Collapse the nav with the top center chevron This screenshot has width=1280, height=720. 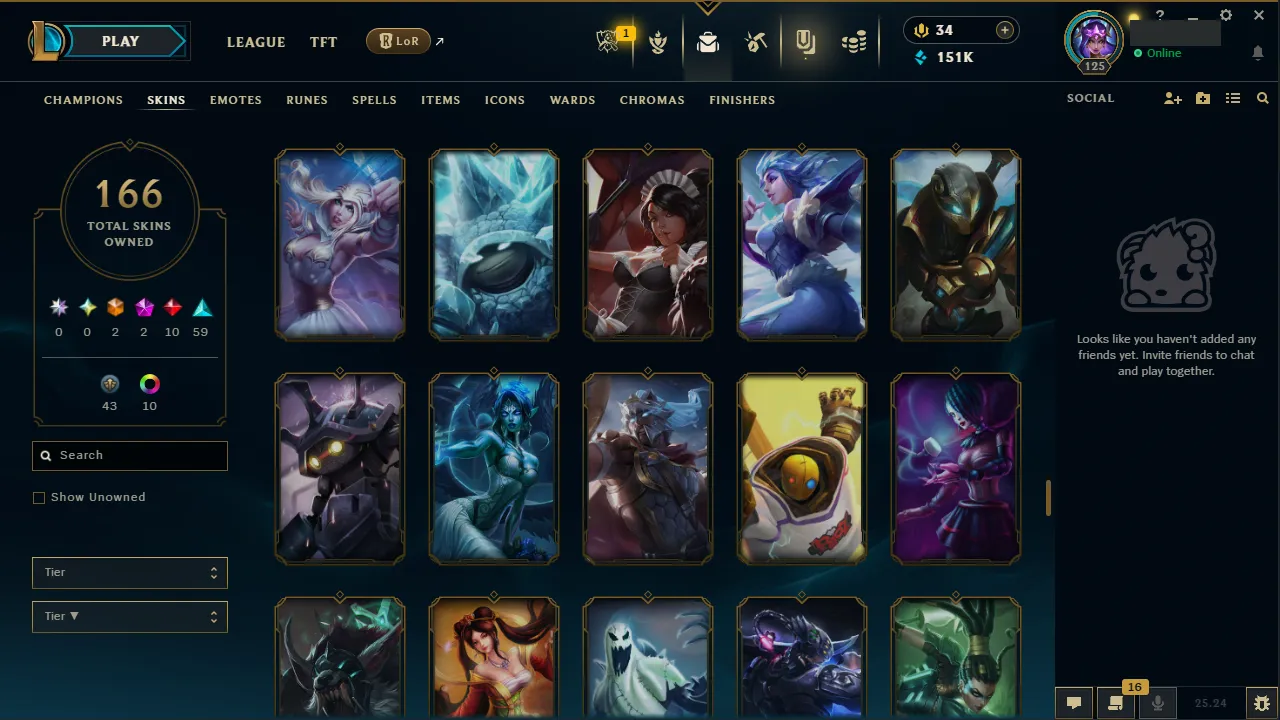(708, 7)
